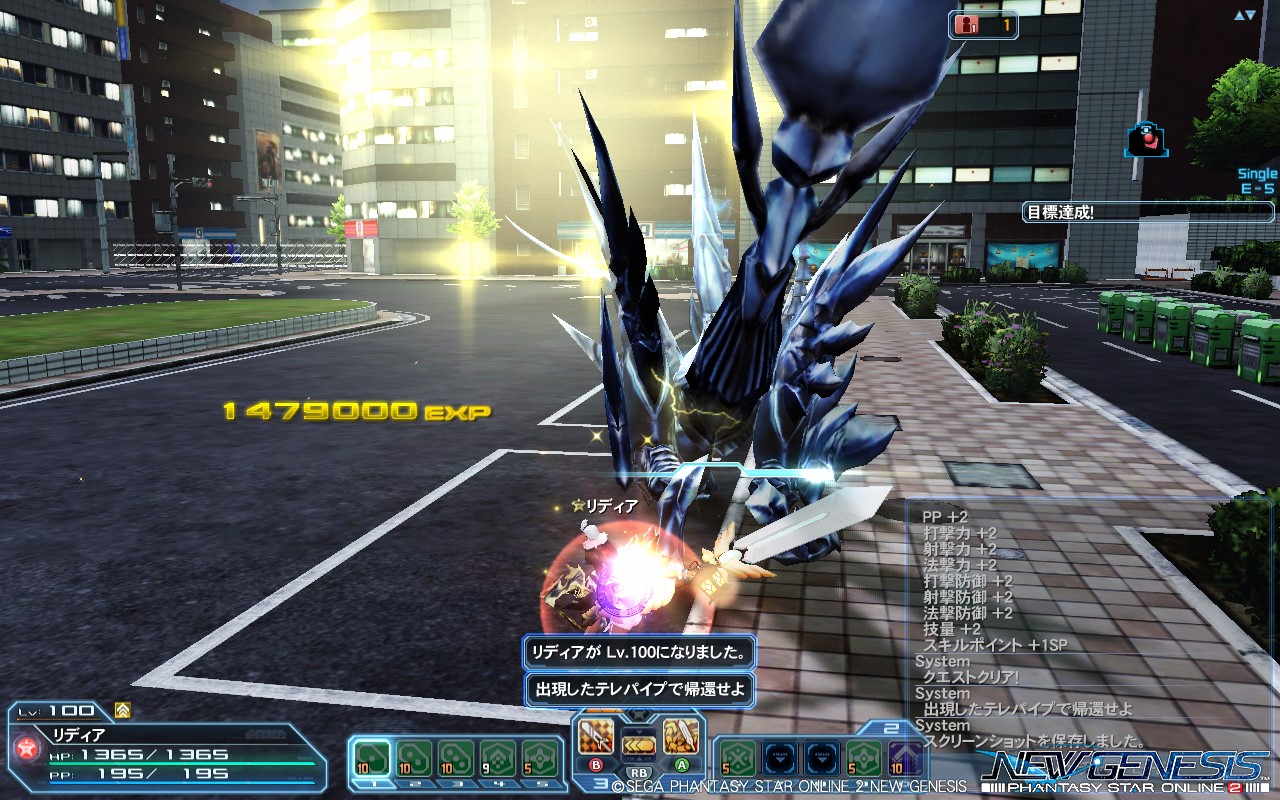Click the 出現したテレパイプで帰還せよ message box
The image size is (1280, 800).
(640, 687)
